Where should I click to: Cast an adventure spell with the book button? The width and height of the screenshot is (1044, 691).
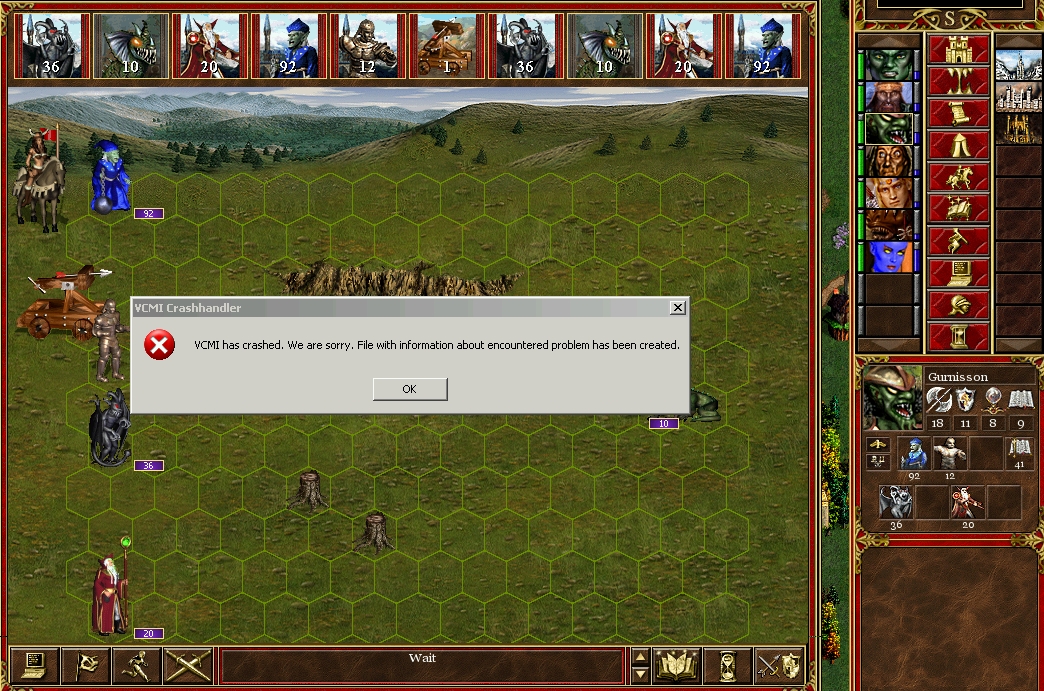point(958,209)
